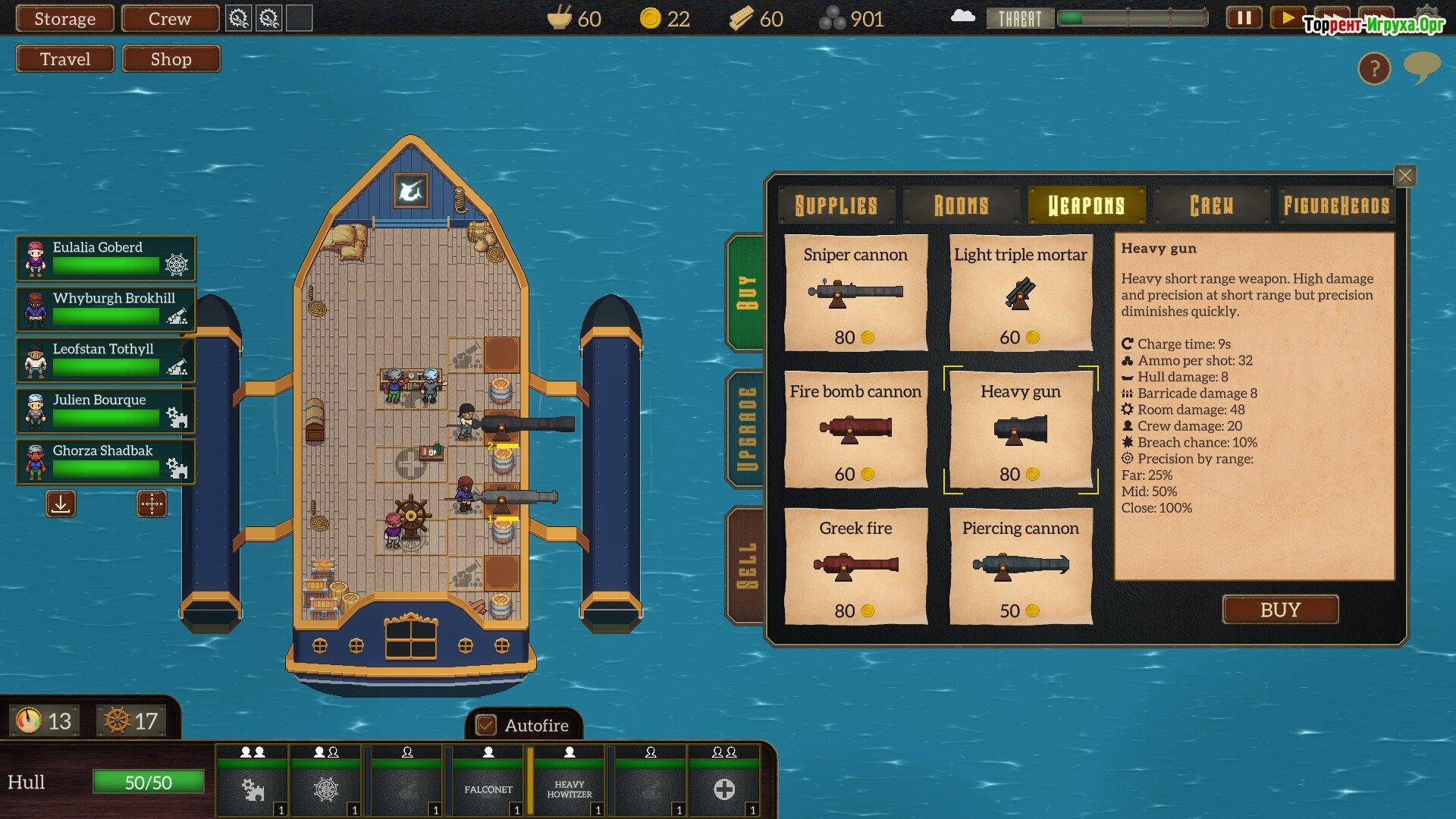Switch to the Rooms tab

point(961,206)
